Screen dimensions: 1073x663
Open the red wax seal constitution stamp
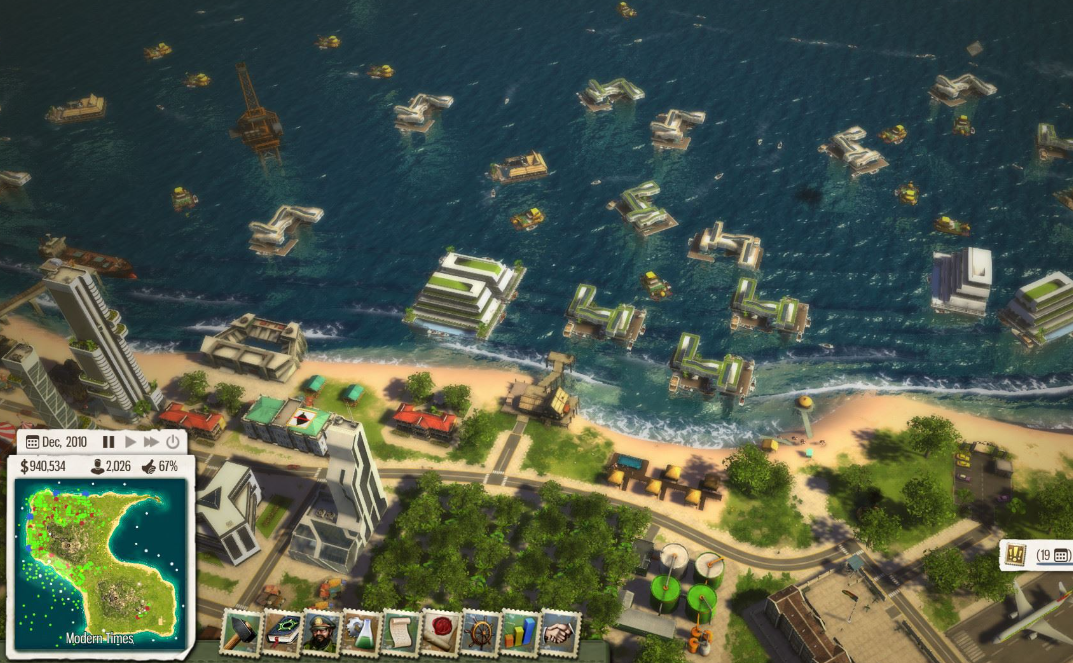click(440, 632)
